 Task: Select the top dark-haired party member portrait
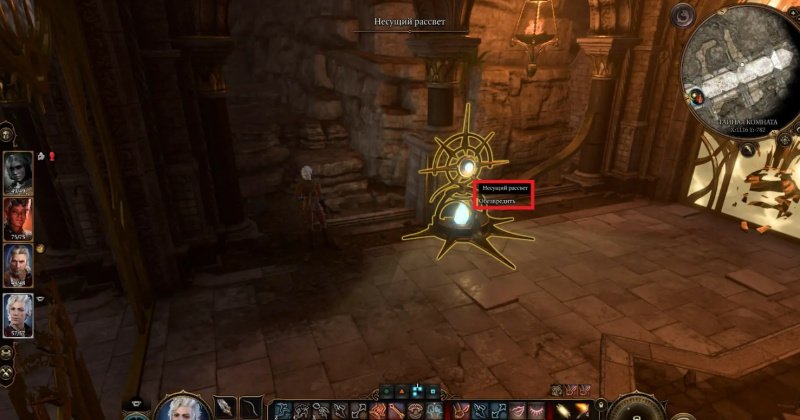18,168
